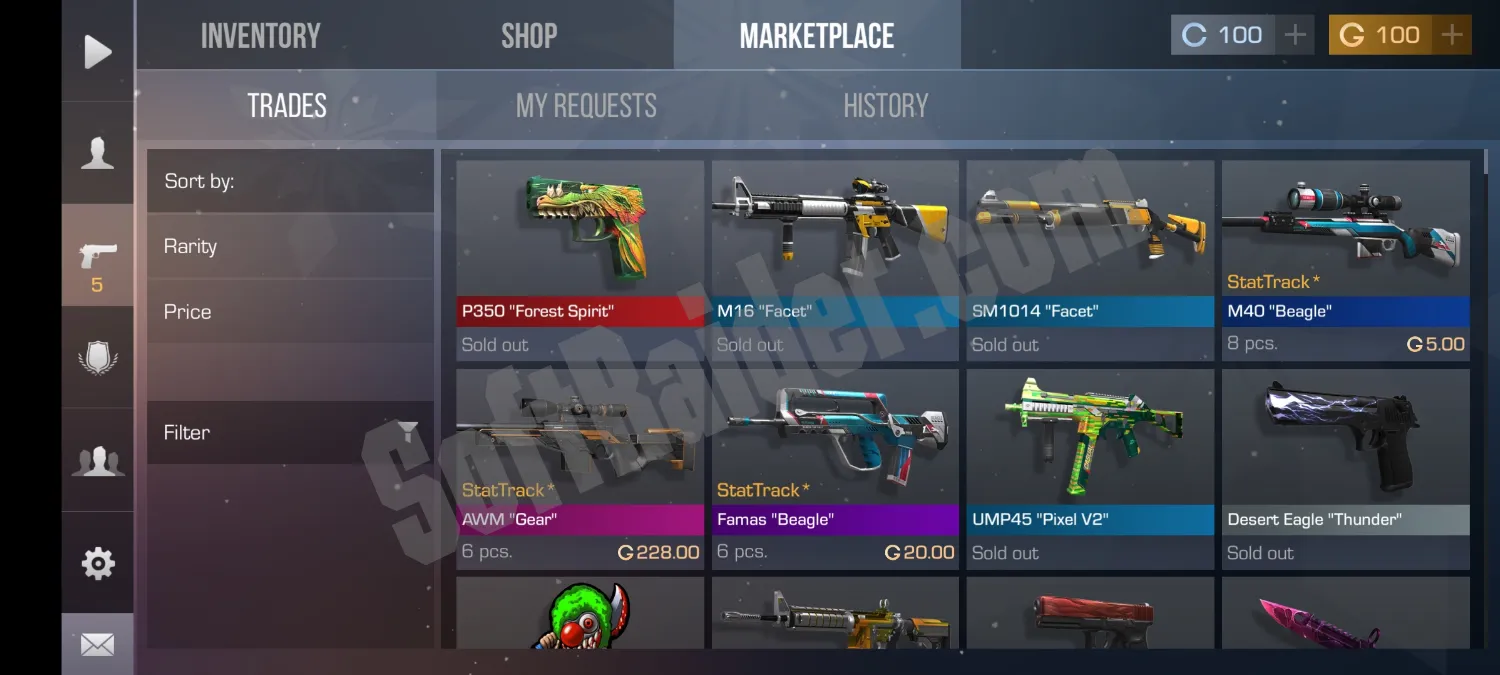The height and width of the screenshot is (675, 1500).
Task: Select the Marketplace tab
Action: [x=816, y=36]
